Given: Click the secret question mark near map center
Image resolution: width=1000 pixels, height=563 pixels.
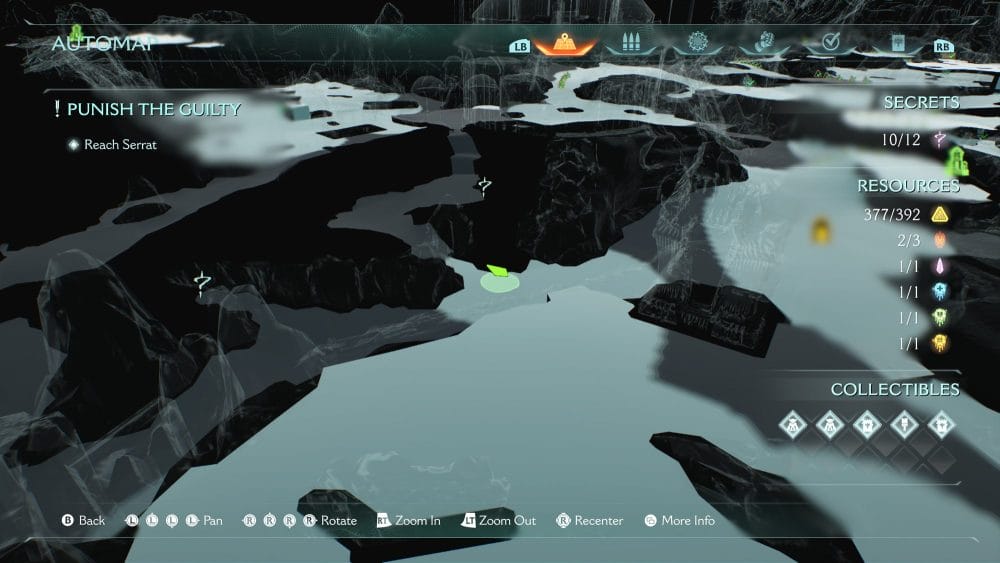Looking at the screenshot, I should coord(485,185).
